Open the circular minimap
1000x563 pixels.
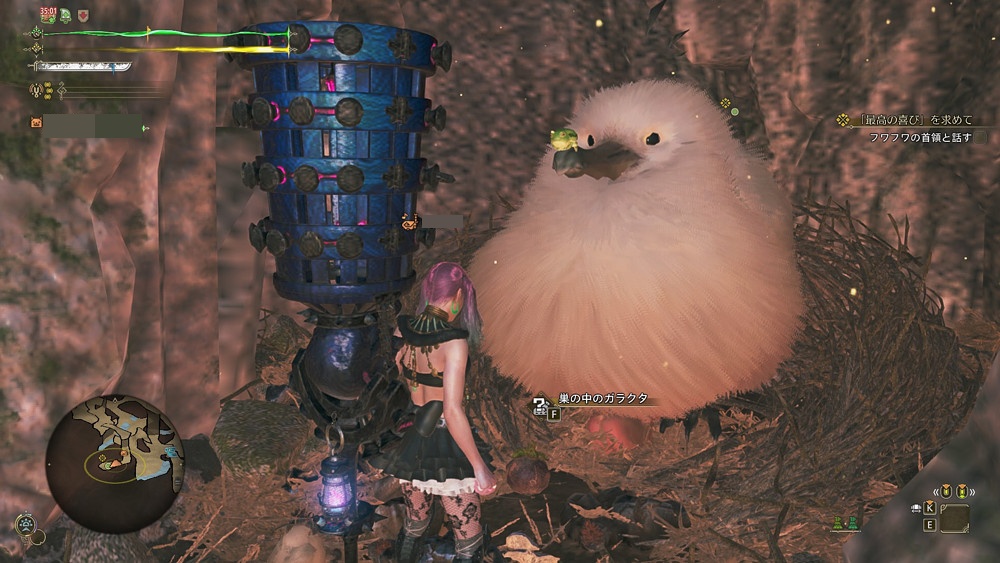pyautogui.click(x=115, y=462)
